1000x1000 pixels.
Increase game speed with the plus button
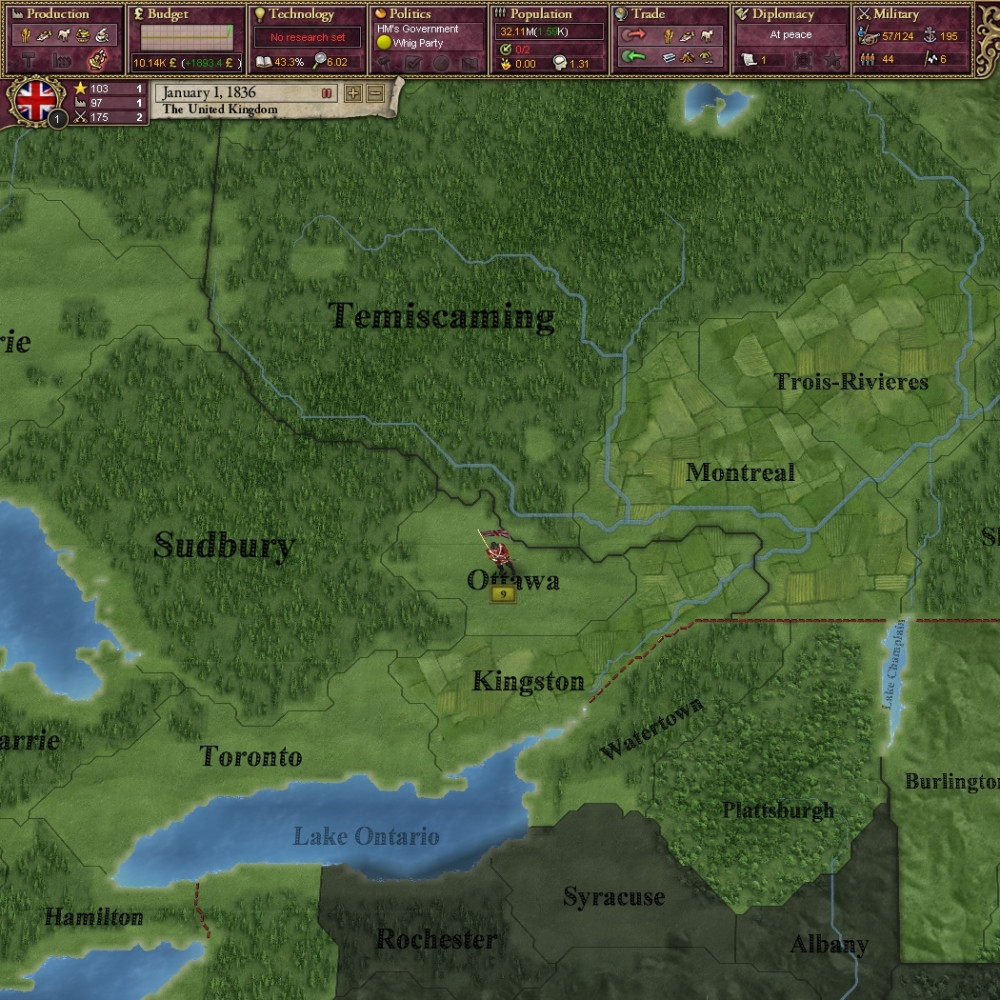[x=353, y=93]
